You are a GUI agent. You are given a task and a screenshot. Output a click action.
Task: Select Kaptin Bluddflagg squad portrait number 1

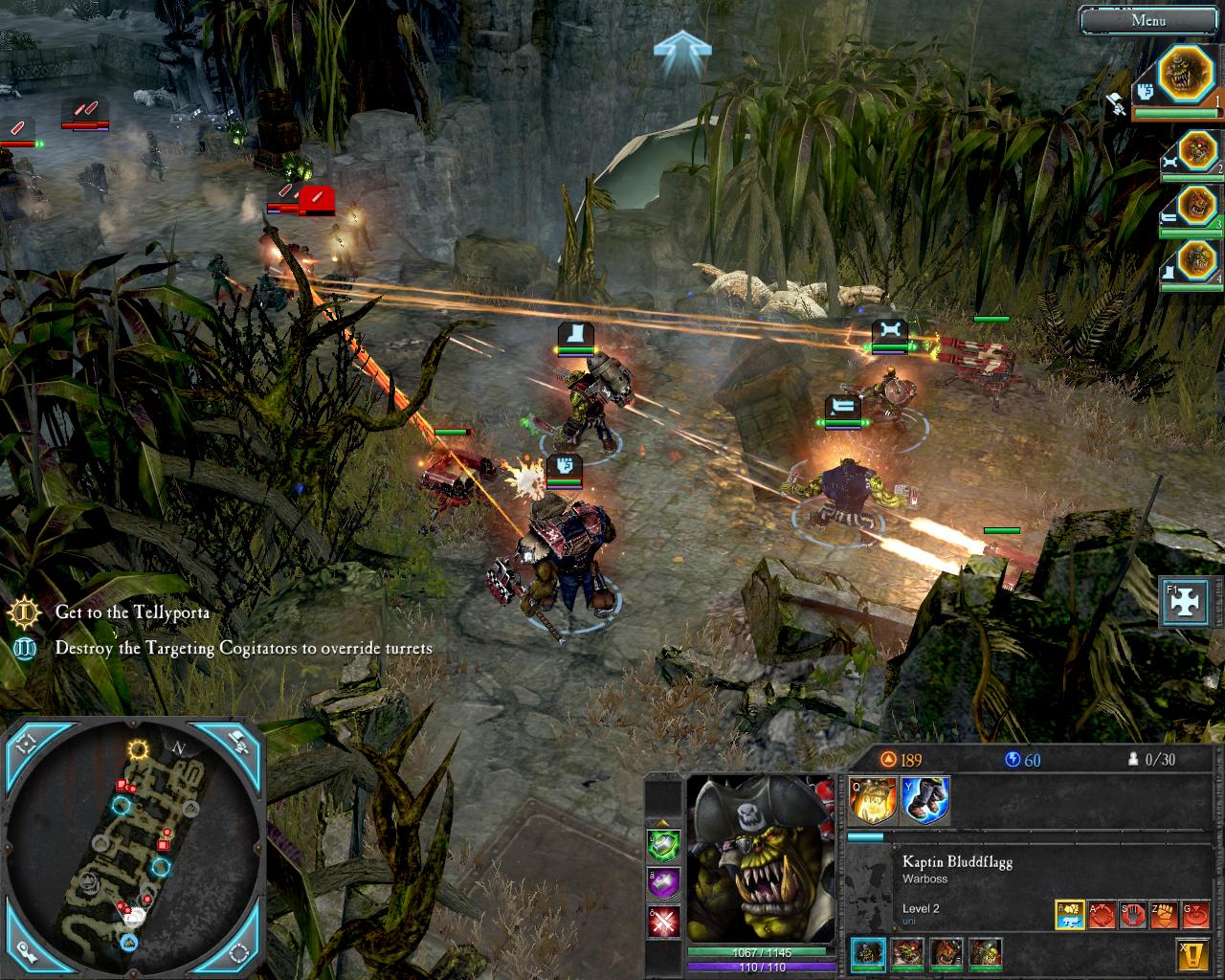click(1186, 76)
